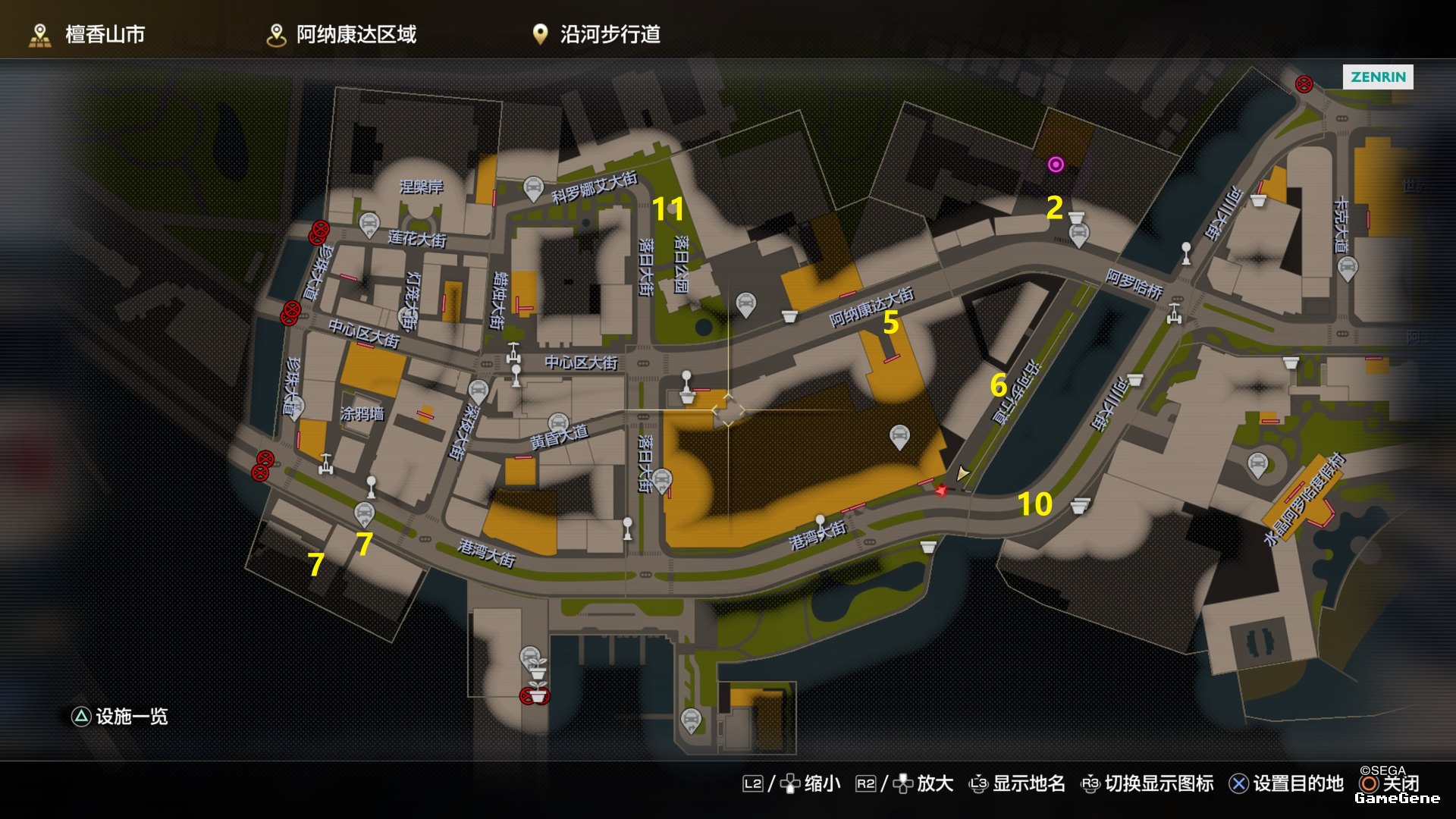Click the taxi marker at 水晶阿罗哈度假村
1456x819 pixels.
point(1257,464)
